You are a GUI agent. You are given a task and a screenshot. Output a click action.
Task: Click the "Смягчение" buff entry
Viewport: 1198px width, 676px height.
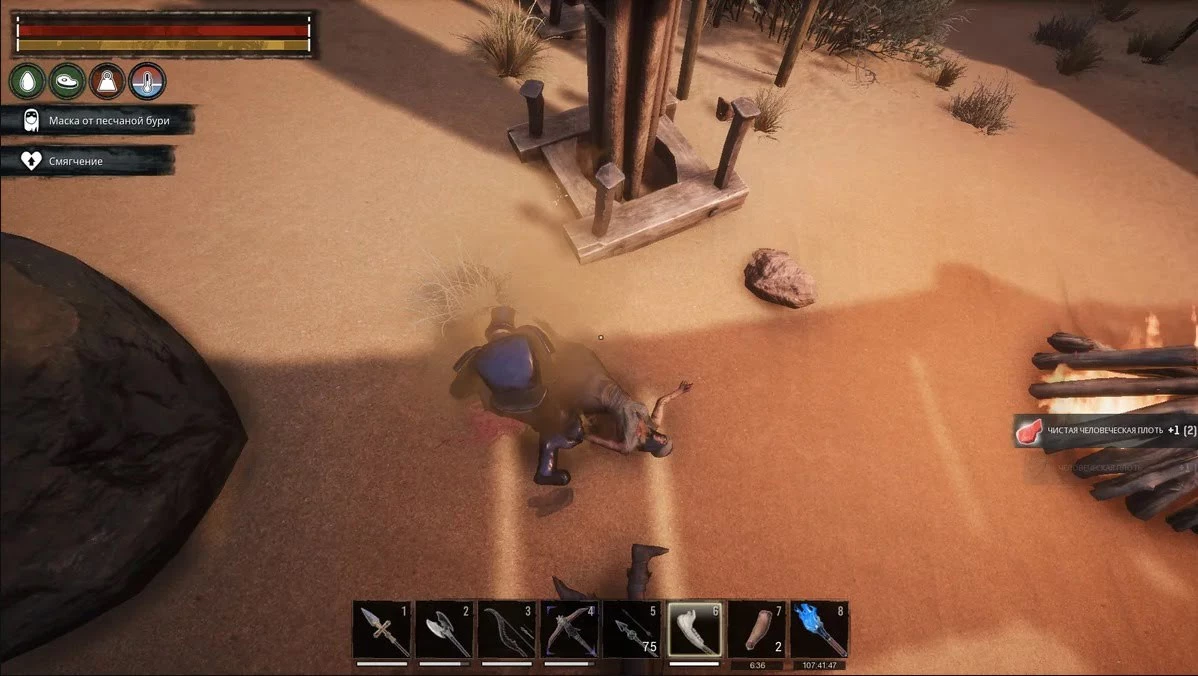(x=87, y=160)
